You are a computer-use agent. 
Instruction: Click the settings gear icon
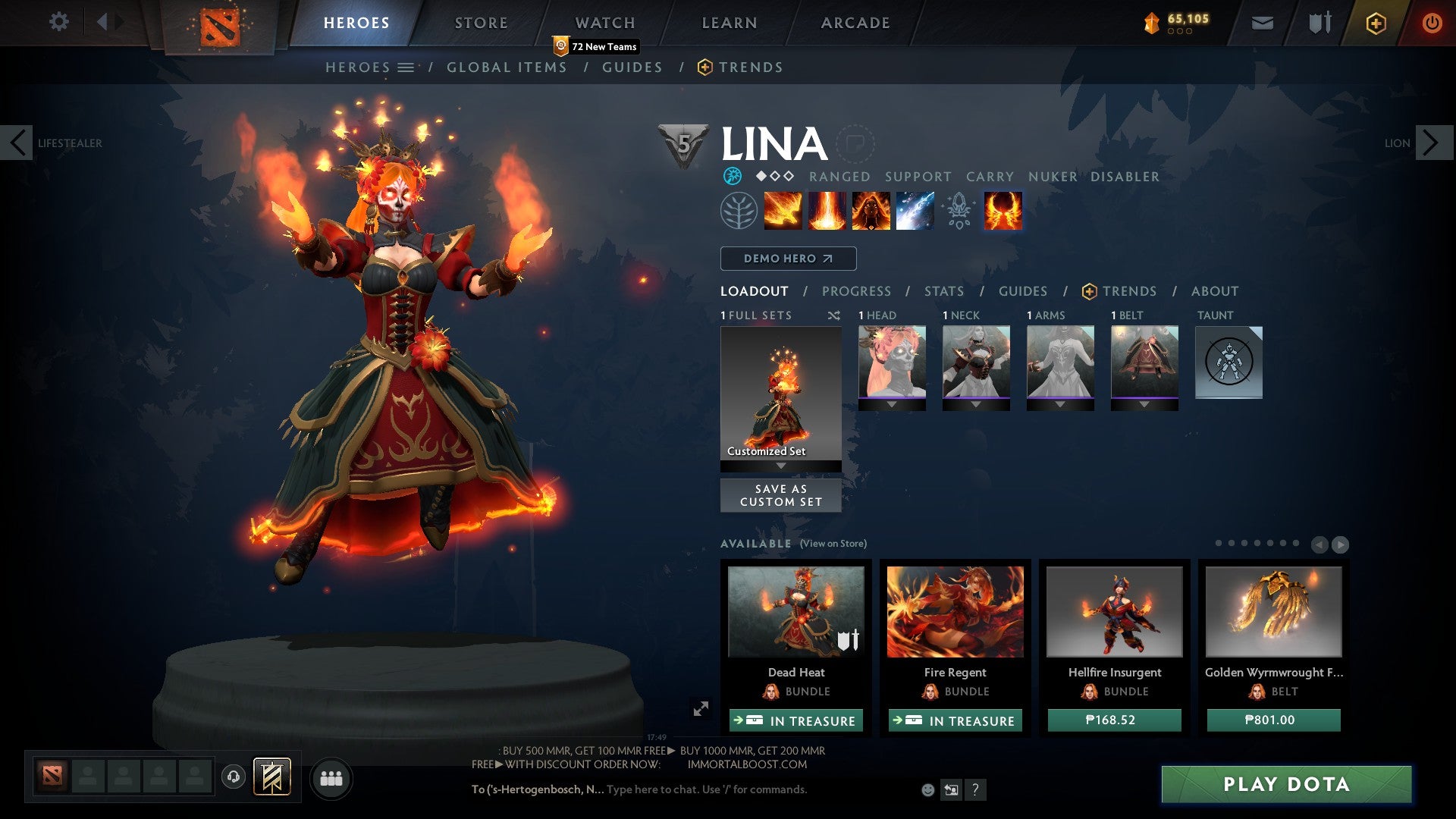[58, 22]
